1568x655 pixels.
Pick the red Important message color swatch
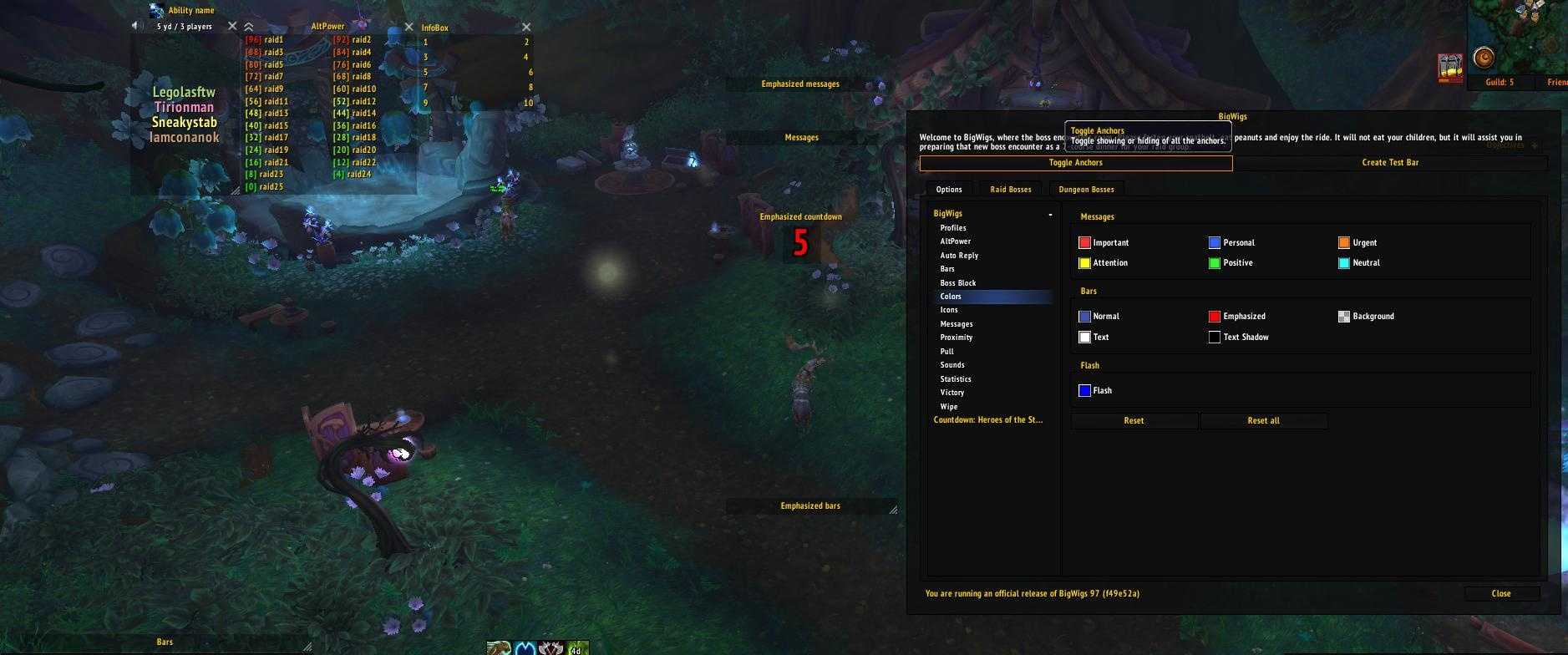[x=1084, y=243]
